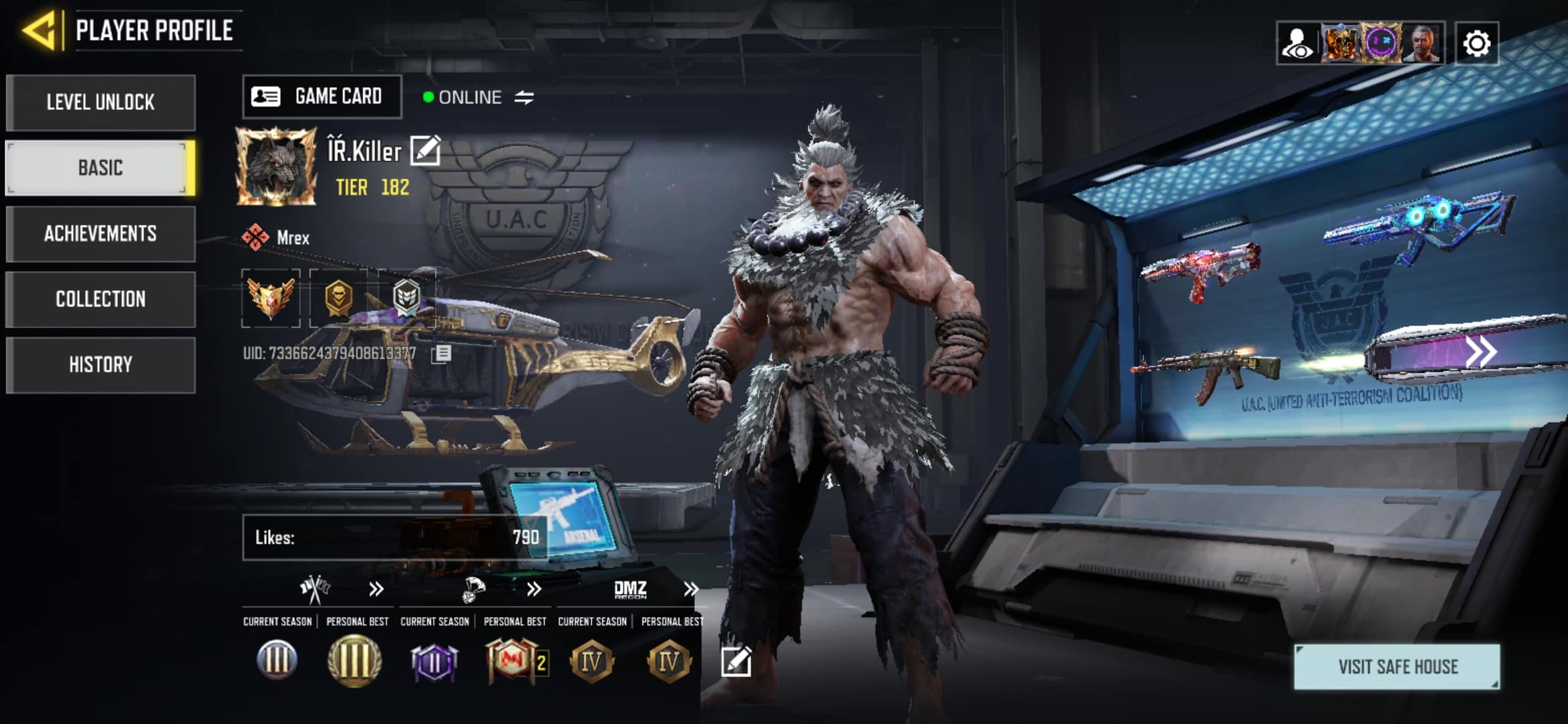Viewport: 1568px width, 724px height.
Task: Expand DMZ Recon stats arrows
Action: [691, 589]
